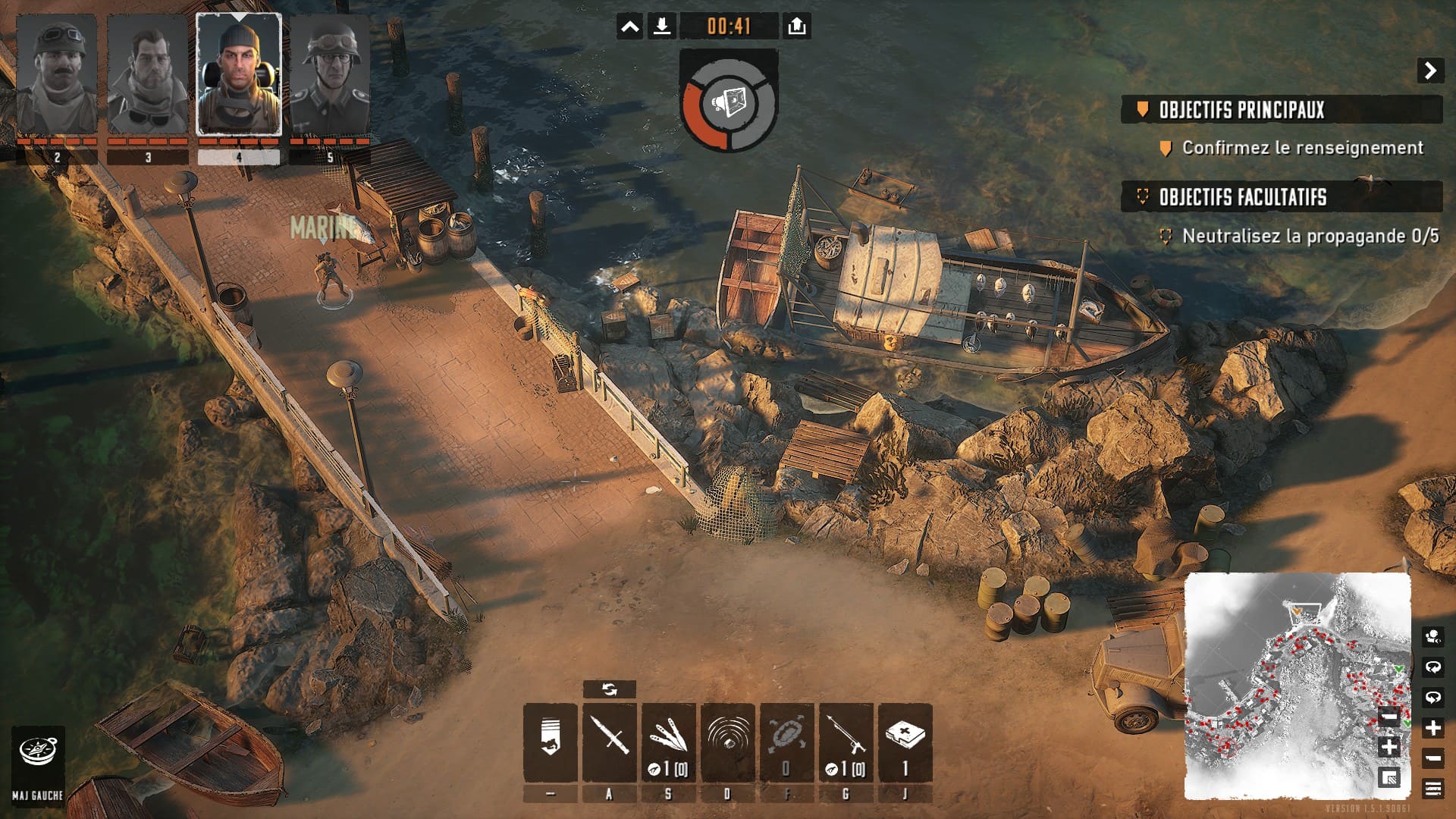
Task: Collapse the top bar with the chevron button
Action: (629, 27)
